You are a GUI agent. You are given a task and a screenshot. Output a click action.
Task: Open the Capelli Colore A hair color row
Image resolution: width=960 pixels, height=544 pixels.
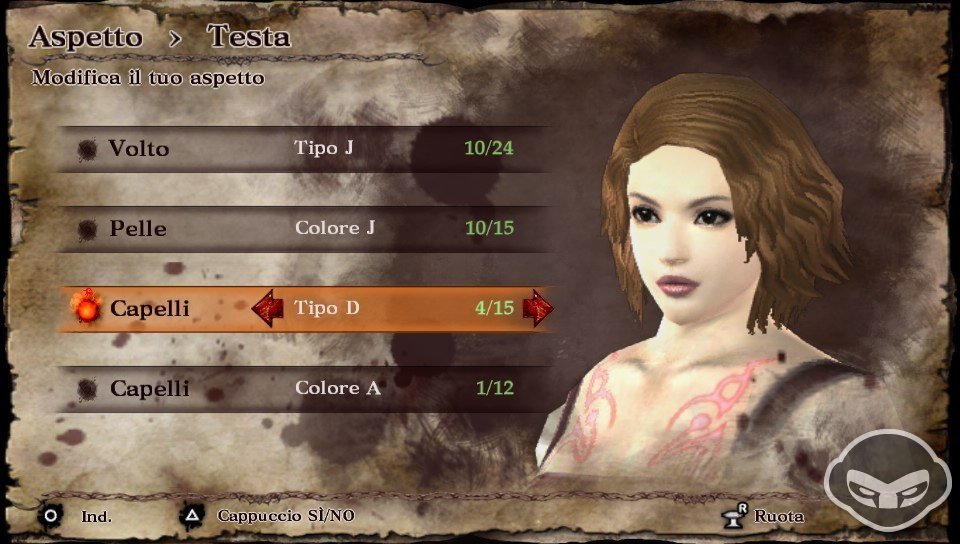click(x=300, y=388)
